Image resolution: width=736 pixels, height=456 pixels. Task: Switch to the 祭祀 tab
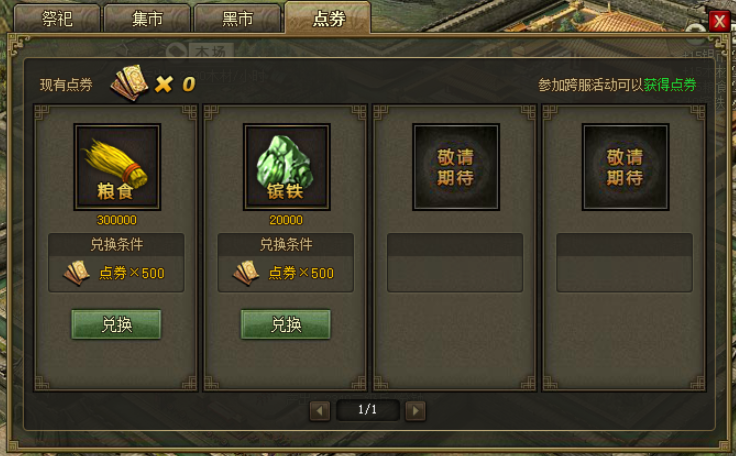coord(58,19)
